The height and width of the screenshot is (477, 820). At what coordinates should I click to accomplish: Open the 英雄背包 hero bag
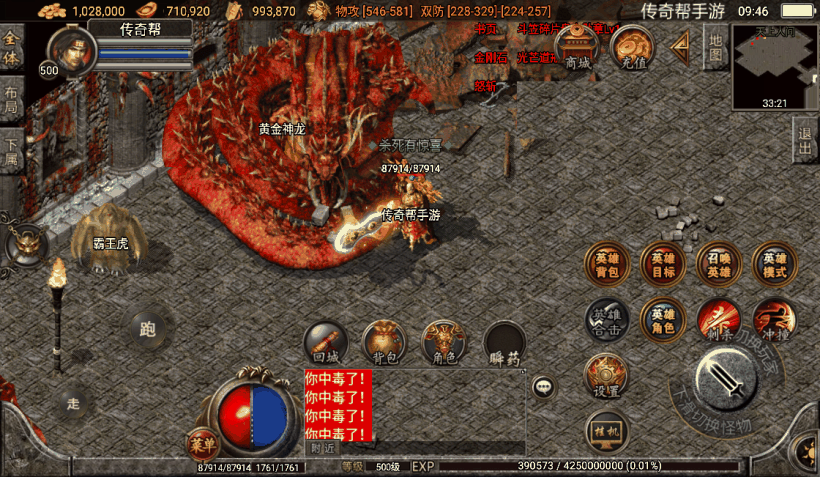607,263
